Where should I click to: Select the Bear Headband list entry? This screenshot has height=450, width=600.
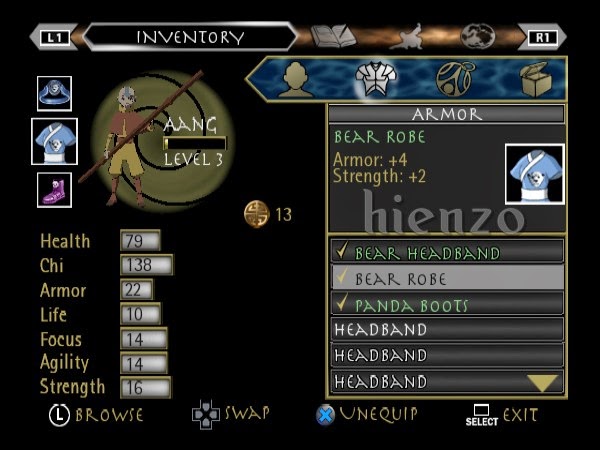tap(446, 252)
